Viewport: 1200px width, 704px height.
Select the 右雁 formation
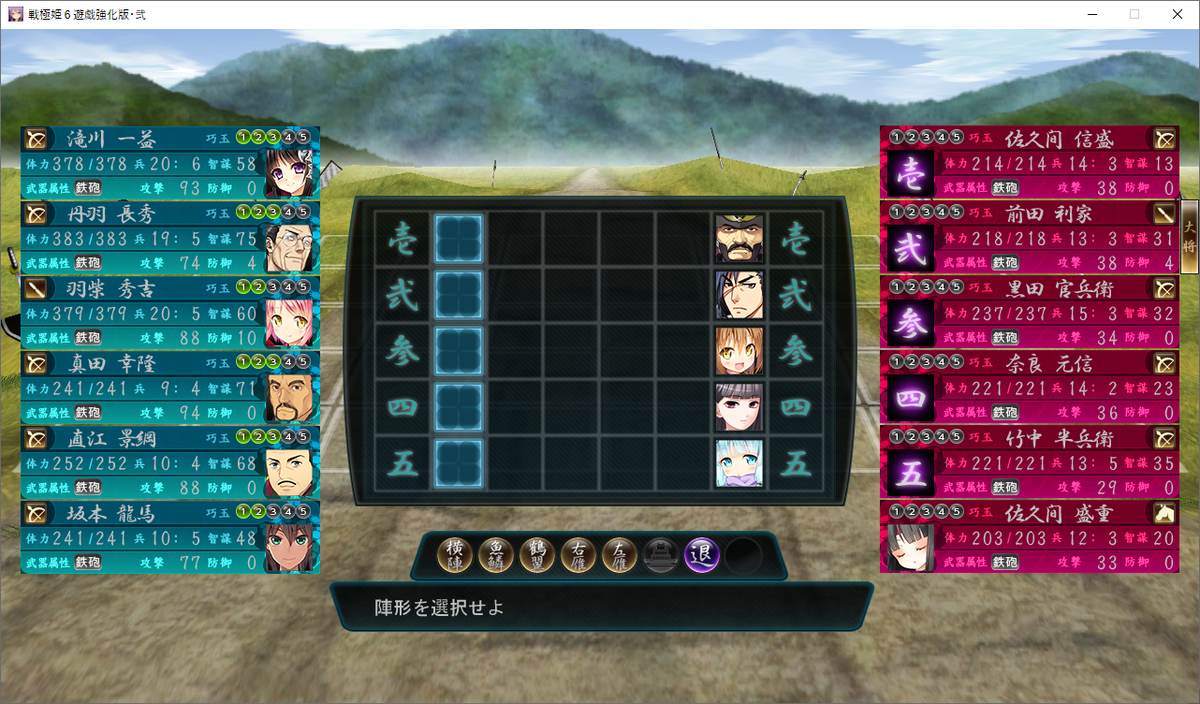579,555
